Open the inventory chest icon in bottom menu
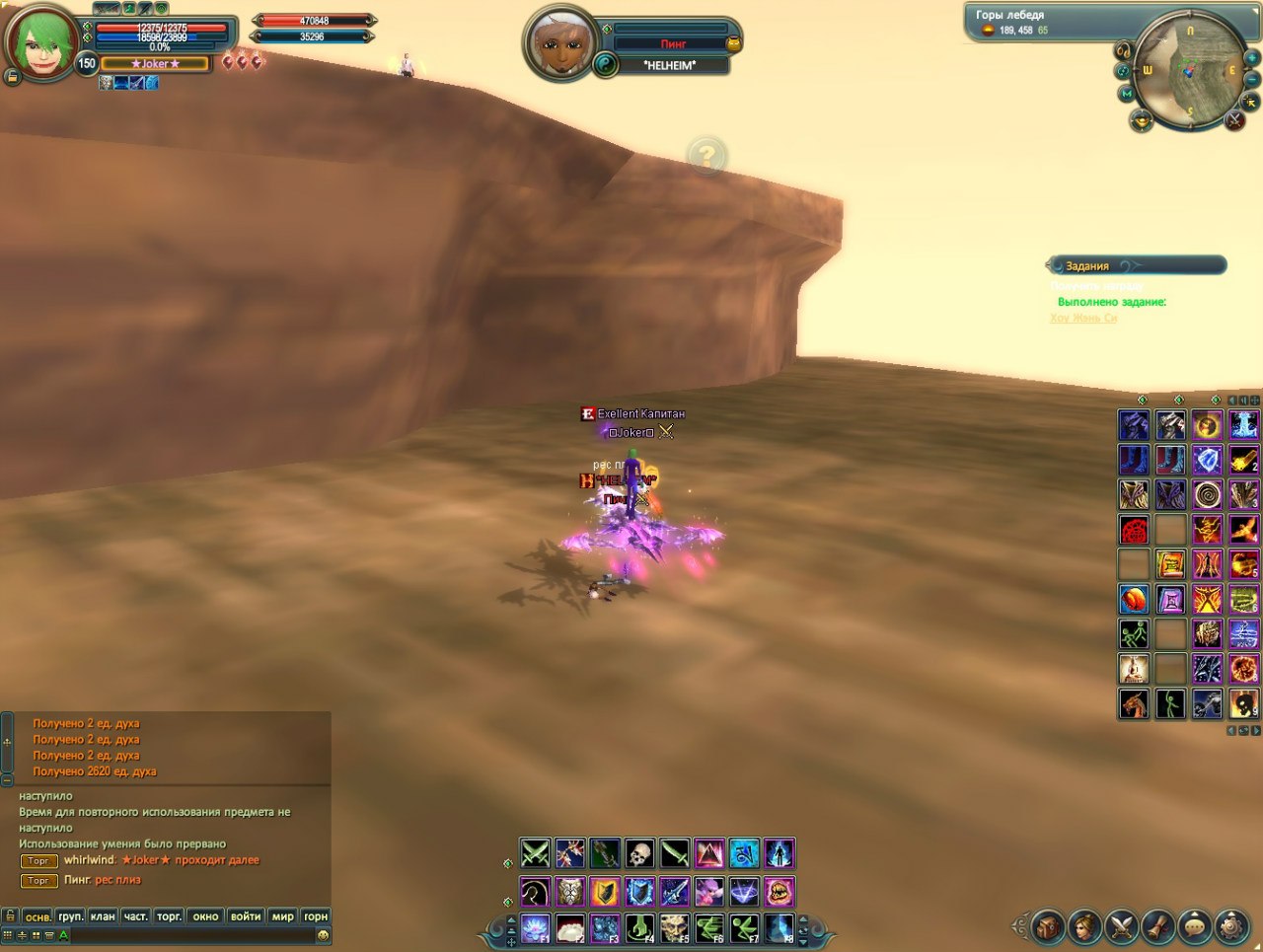This screenshot has width=1263, height=952. (x=1048, y=927)
